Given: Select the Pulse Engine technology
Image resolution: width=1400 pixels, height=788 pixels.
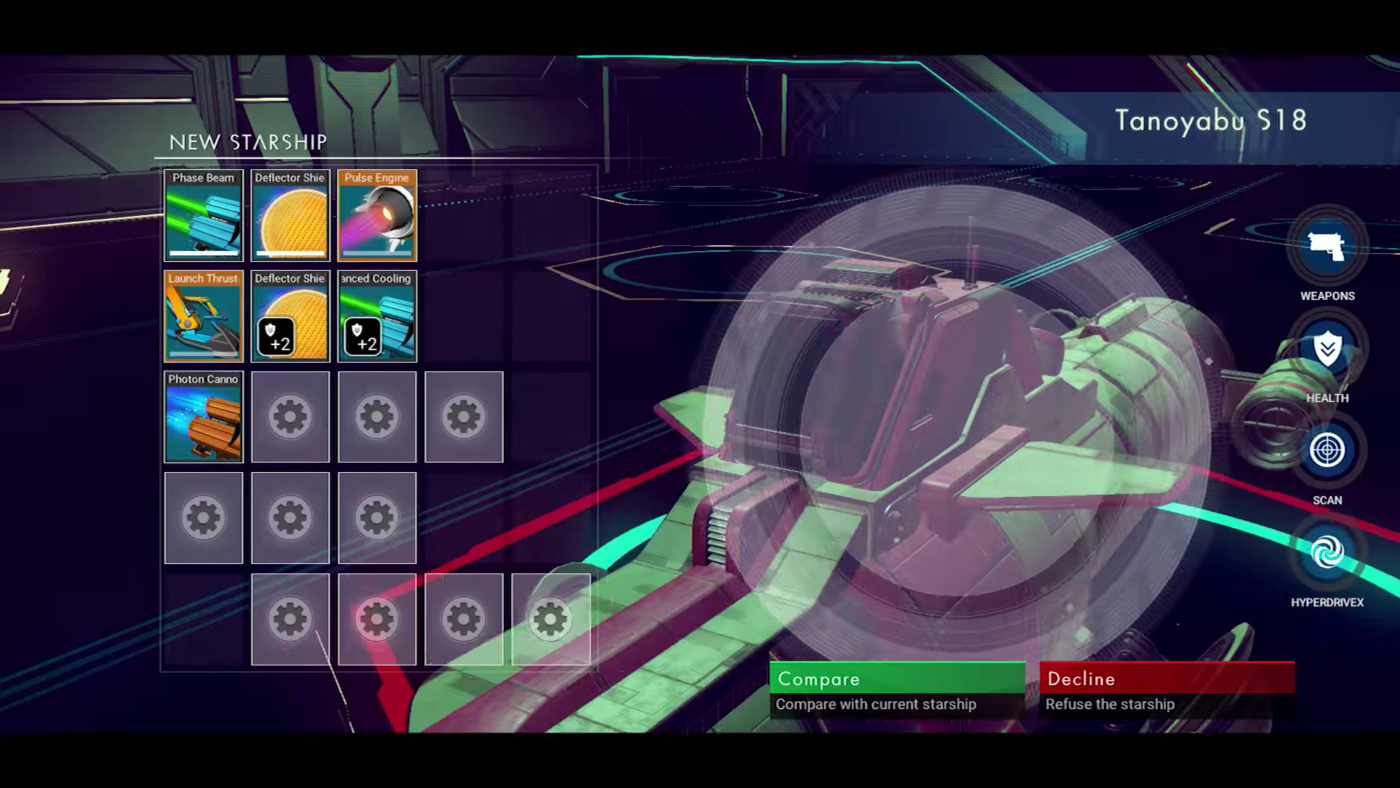Looking at the screenshot, I should pos(377,215).
